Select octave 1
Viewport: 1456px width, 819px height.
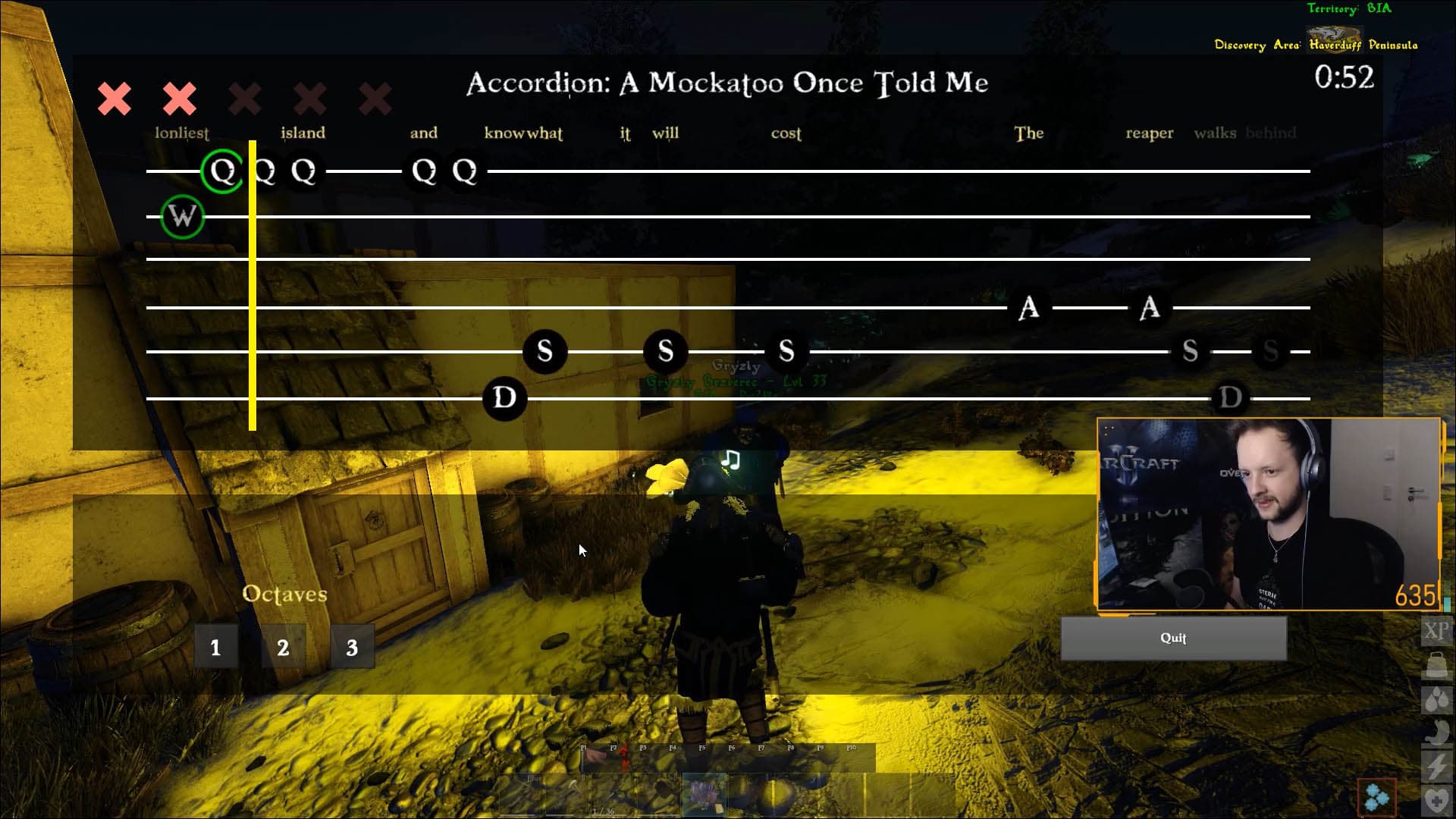(216, 647)
